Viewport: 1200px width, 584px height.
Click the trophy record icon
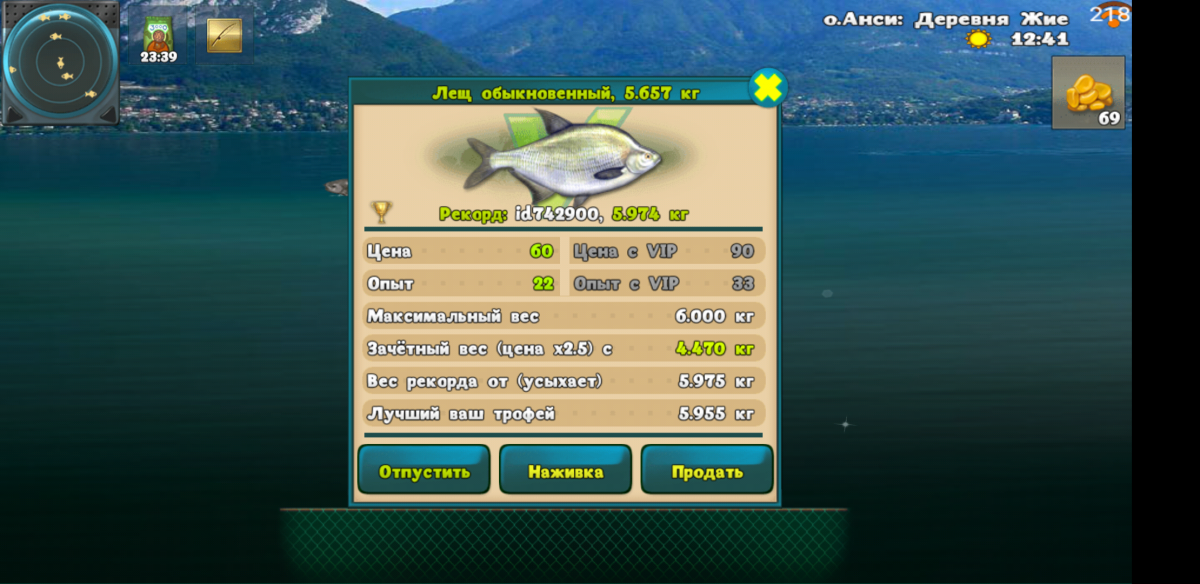[381, 212]
